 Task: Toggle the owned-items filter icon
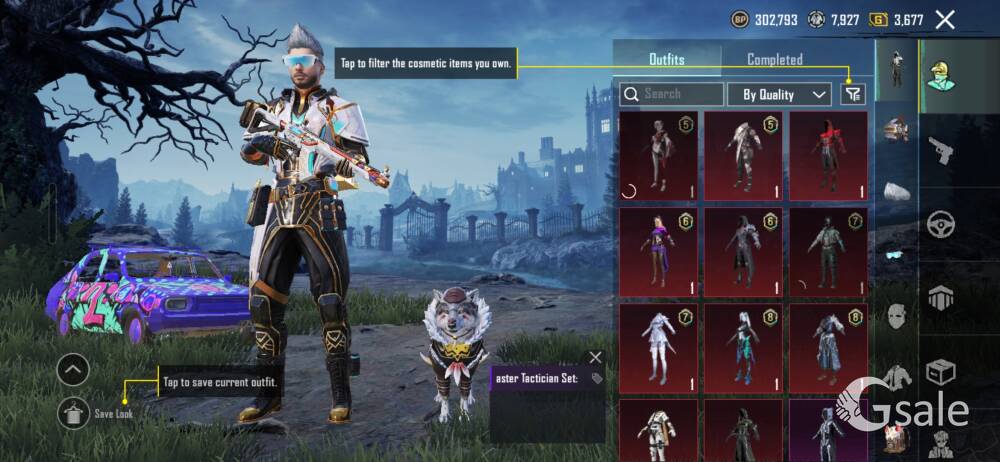[852, 94]
